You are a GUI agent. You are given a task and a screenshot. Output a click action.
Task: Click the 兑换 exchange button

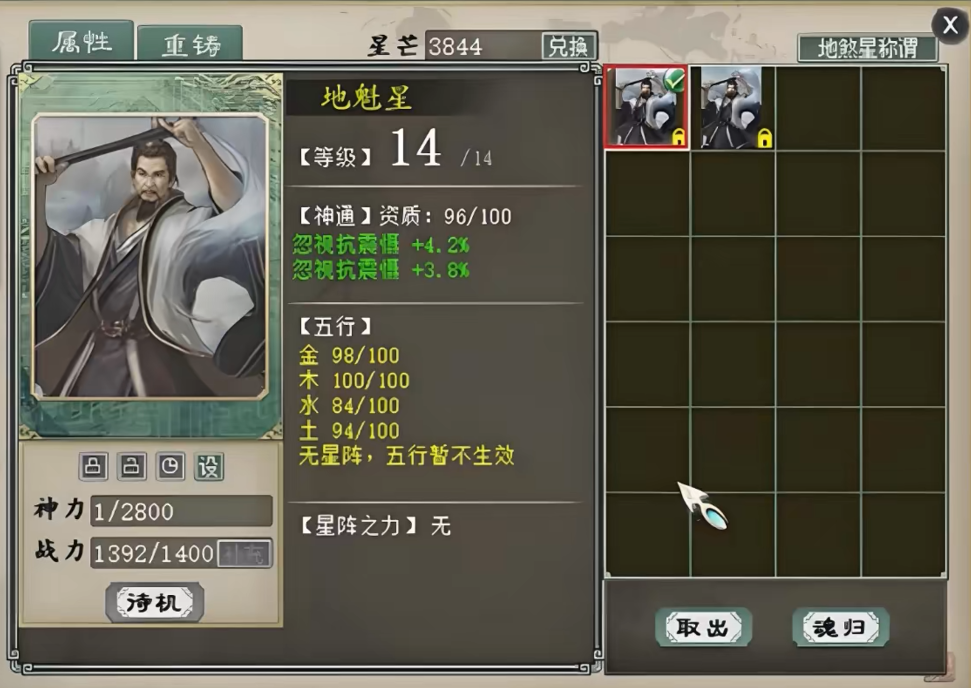[x=569, y=46]
